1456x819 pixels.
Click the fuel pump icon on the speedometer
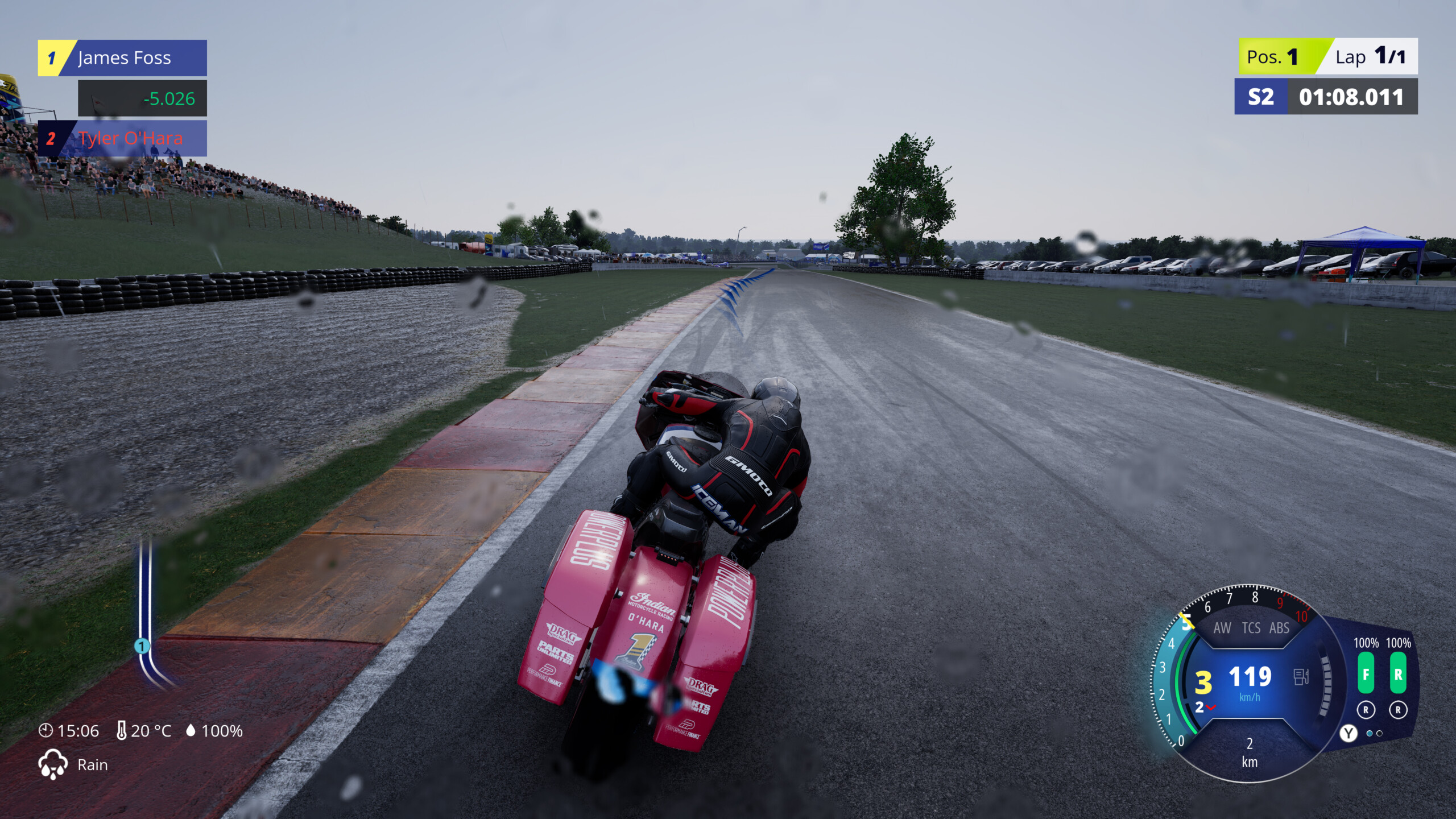(1301, 677)
